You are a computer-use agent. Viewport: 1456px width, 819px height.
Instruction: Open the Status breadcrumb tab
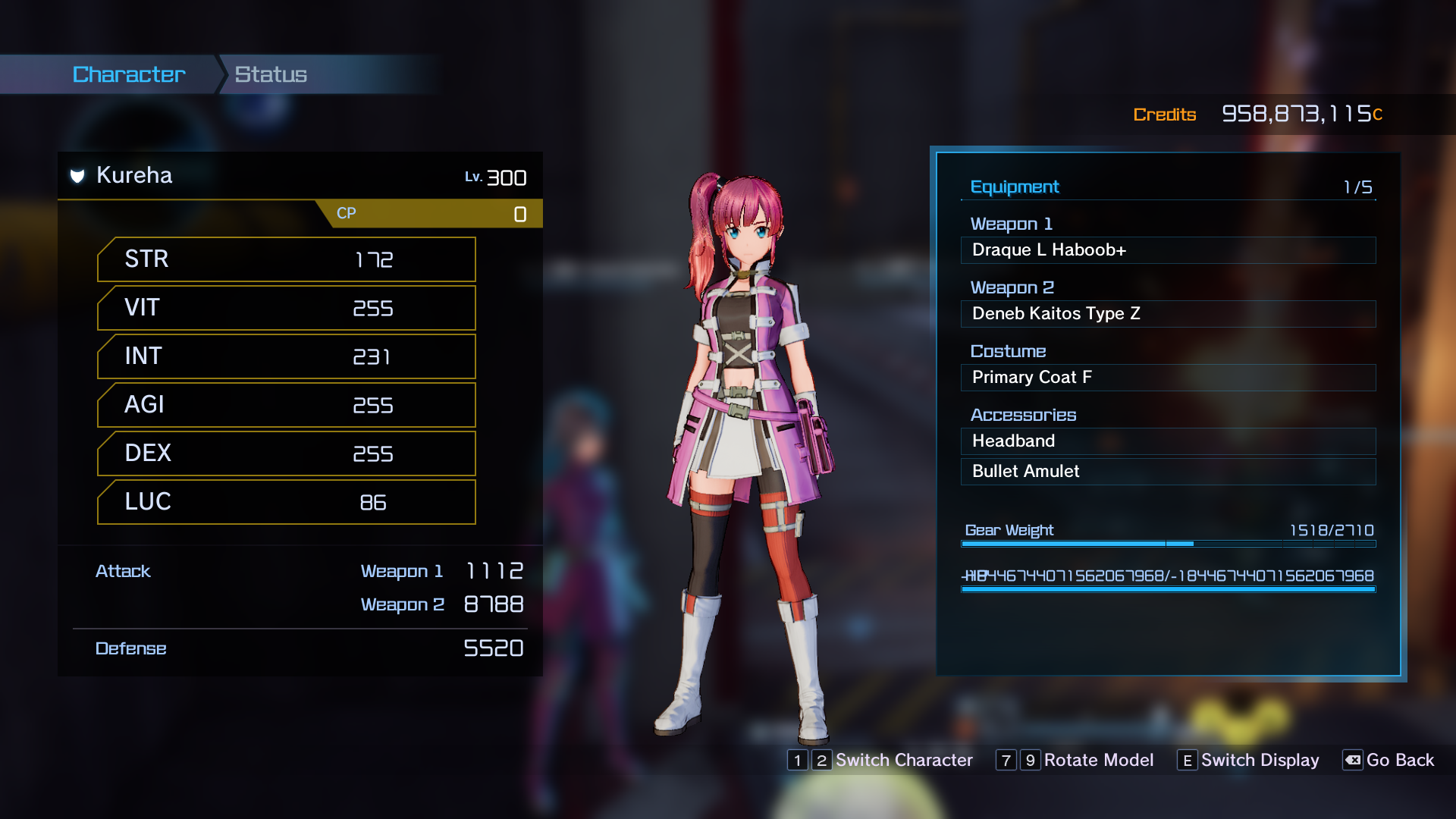coord(271,74)
